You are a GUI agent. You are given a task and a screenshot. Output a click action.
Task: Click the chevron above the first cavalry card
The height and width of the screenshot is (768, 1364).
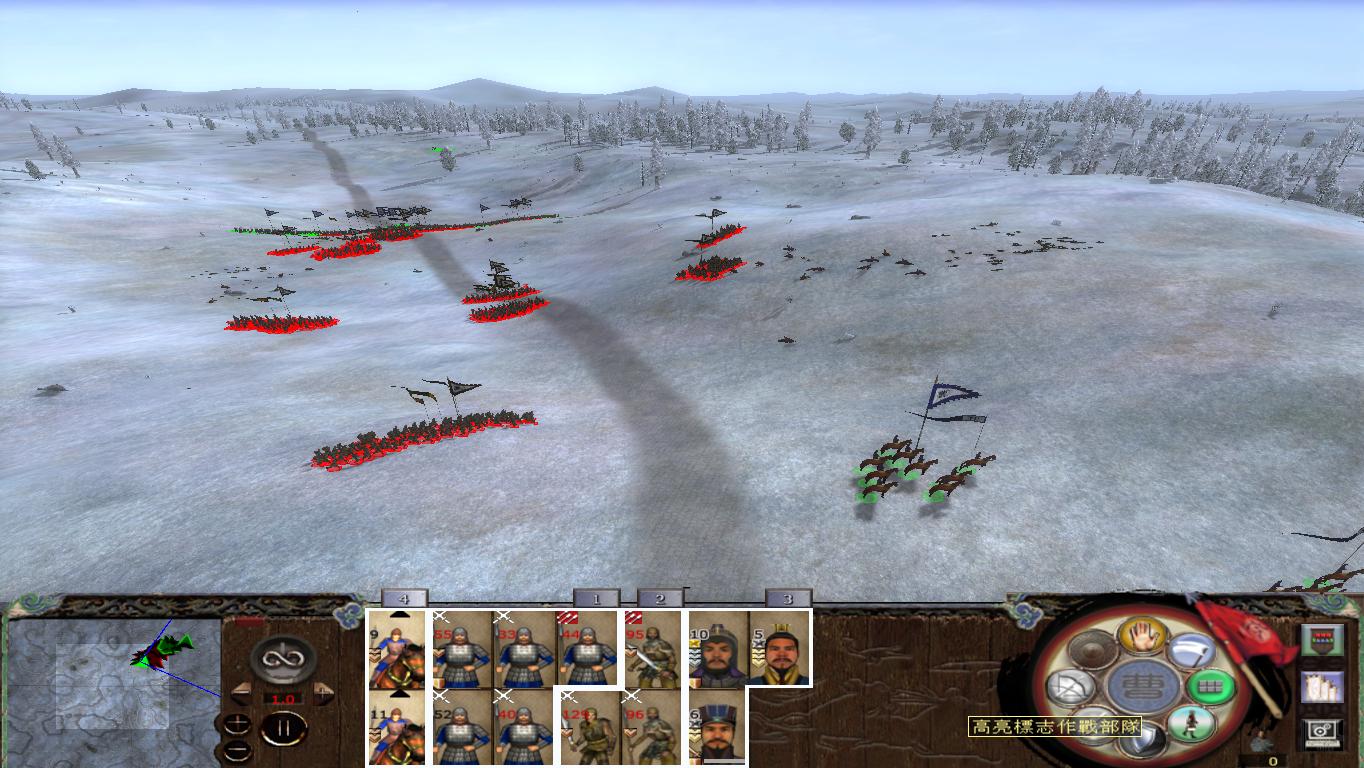399,613
